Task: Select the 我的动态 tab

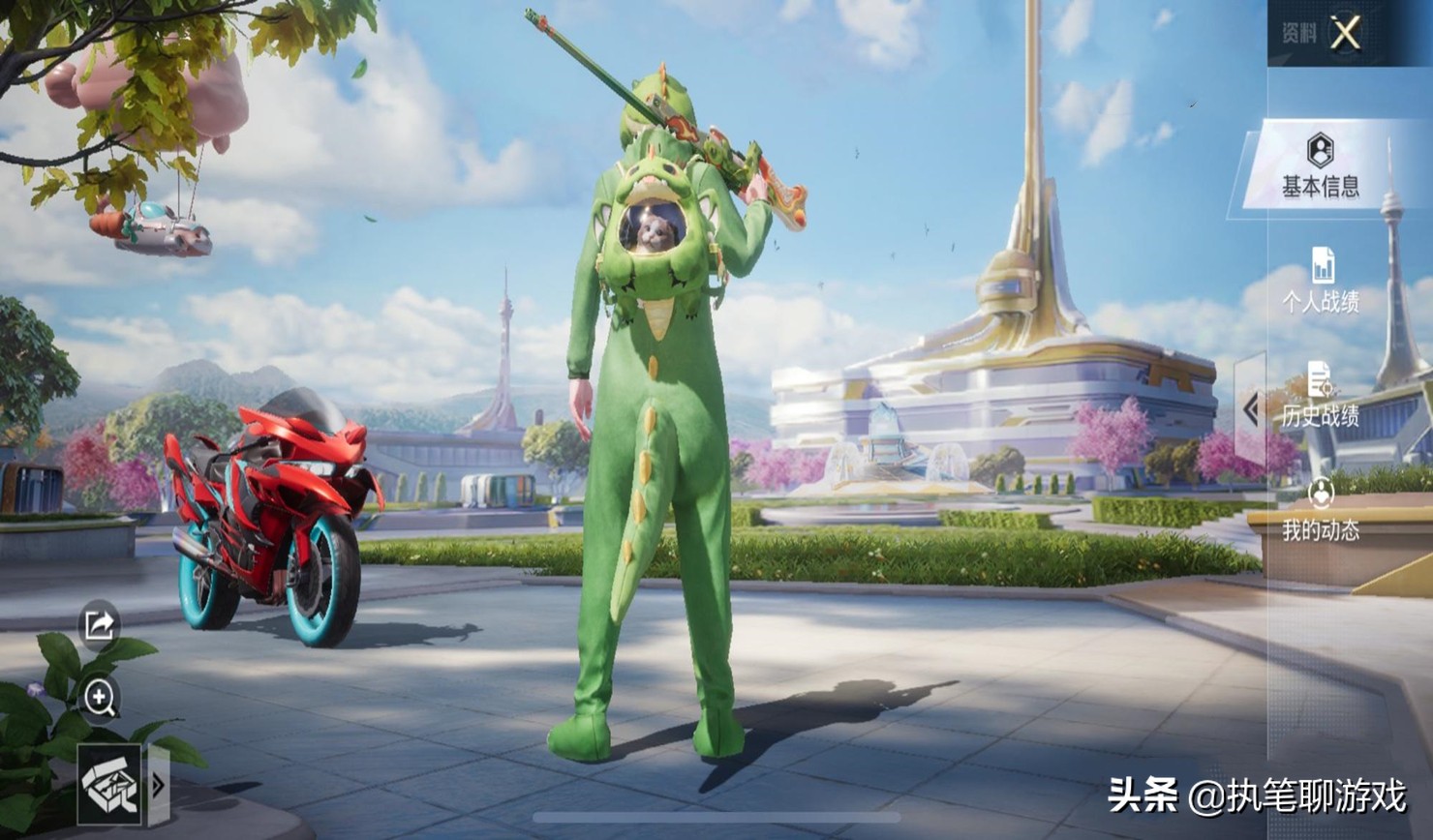Action: coord(1321,509)
